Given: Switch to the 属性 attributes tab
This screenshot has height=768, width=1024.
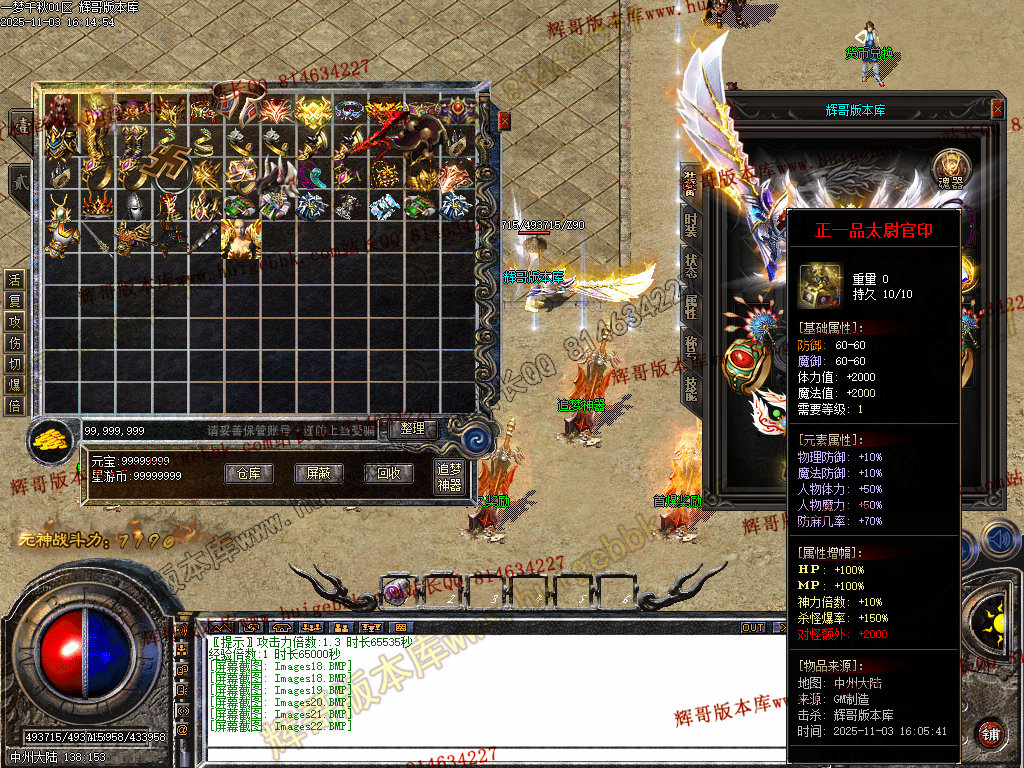Looking at the screenshot, I should click(691, 308).
